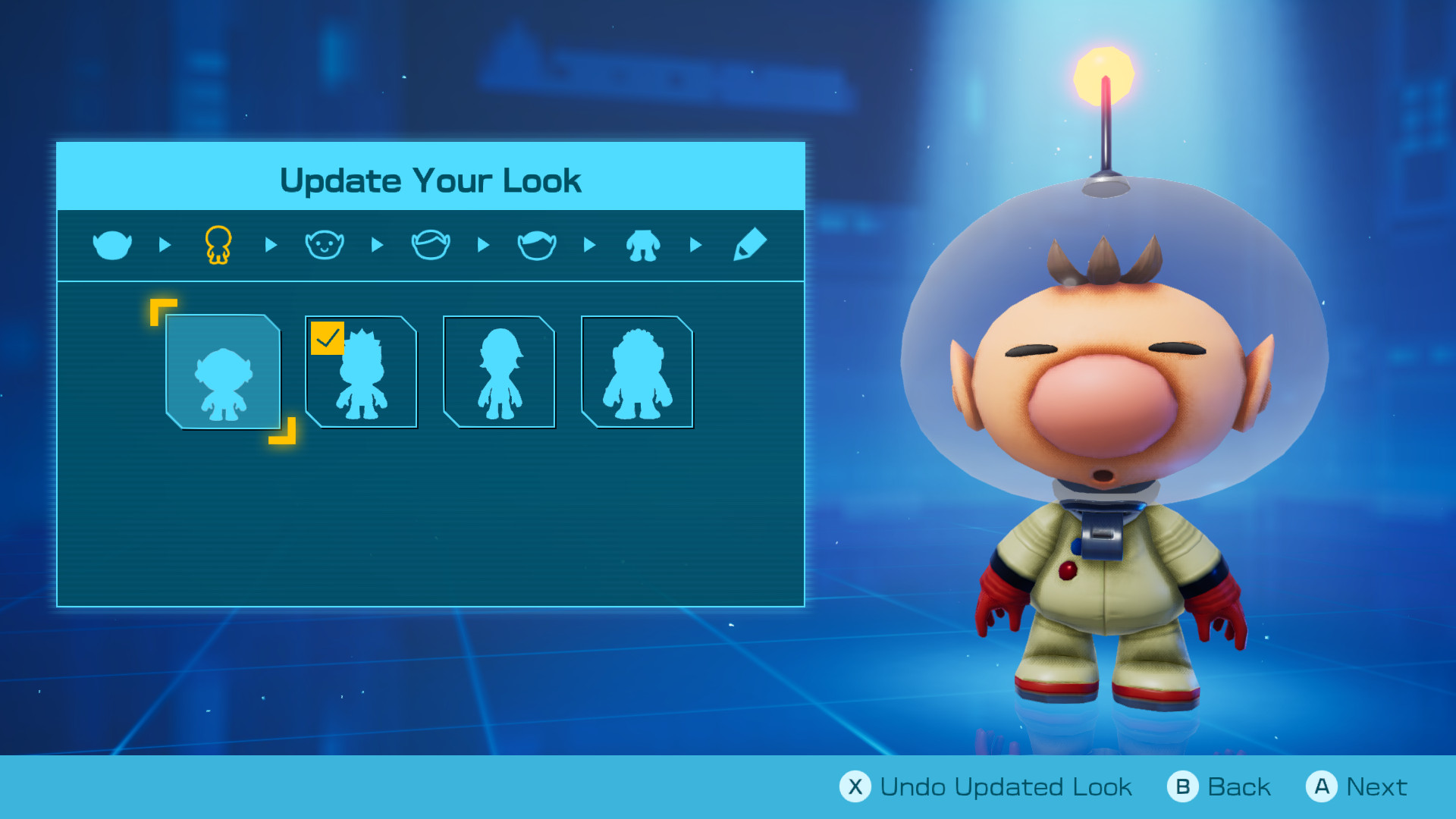1456x819 pixels.
Task: Click the X button icon for undo
Action: (855, 786)
